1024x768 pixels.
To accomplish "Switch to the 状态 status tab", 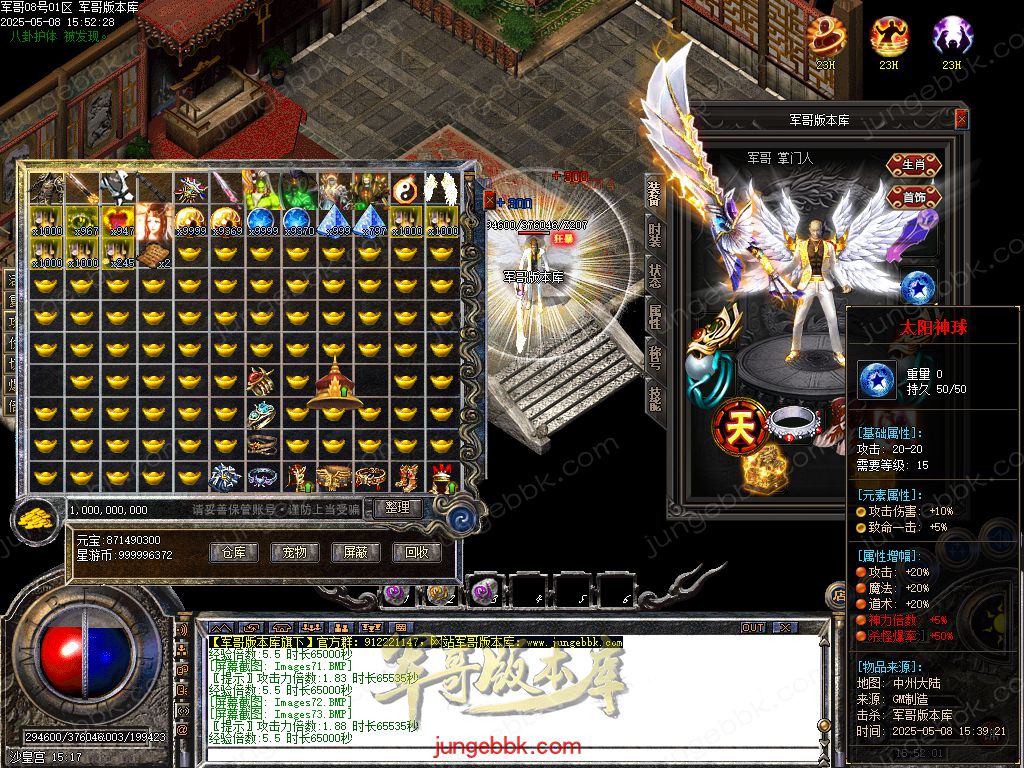I will pos(655,276).
